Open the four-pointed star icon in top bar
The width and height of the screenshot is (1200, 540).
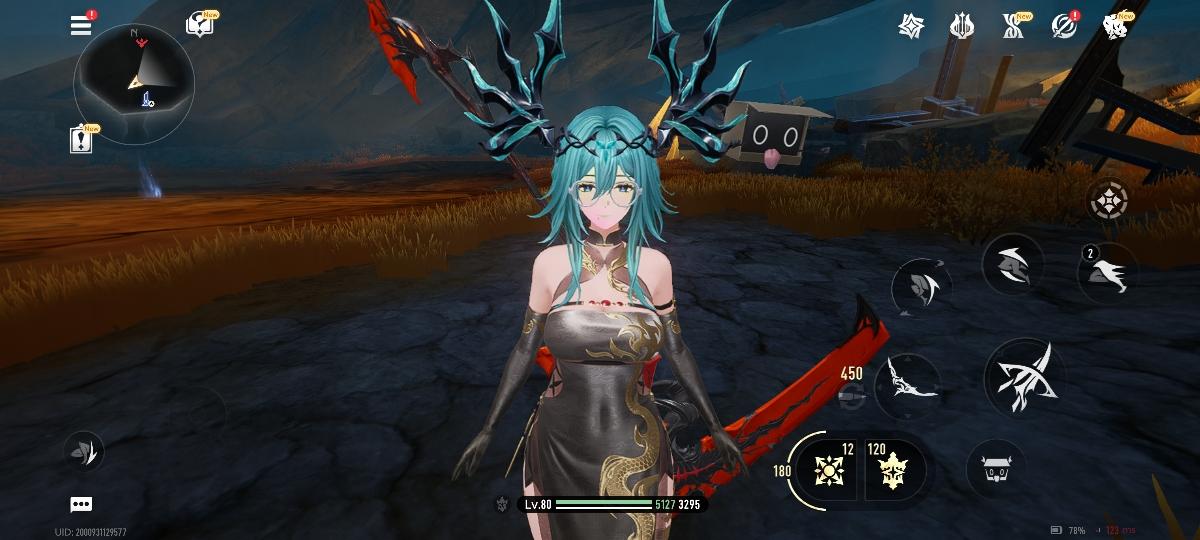[x=911, y=26]
